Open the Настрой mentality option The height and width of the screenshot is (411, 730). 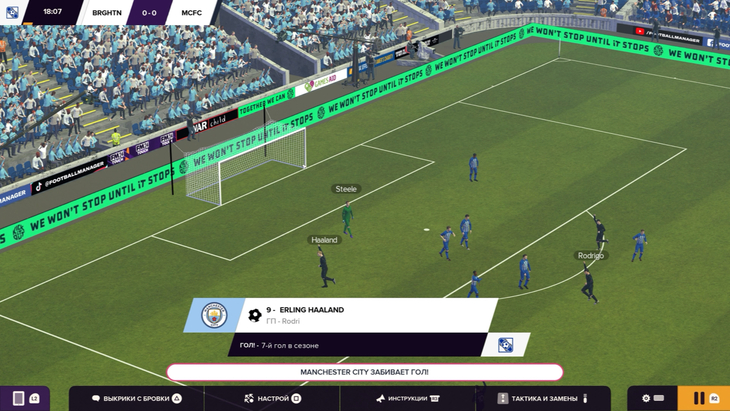pyautogui.click(x=272, y=398)
